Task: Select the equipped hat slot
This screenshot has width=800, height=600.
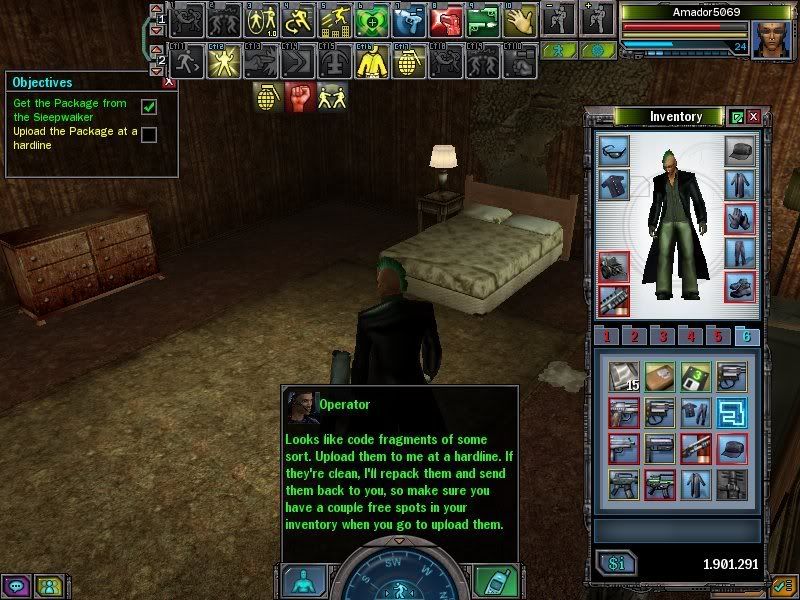Action: [740, 152]
